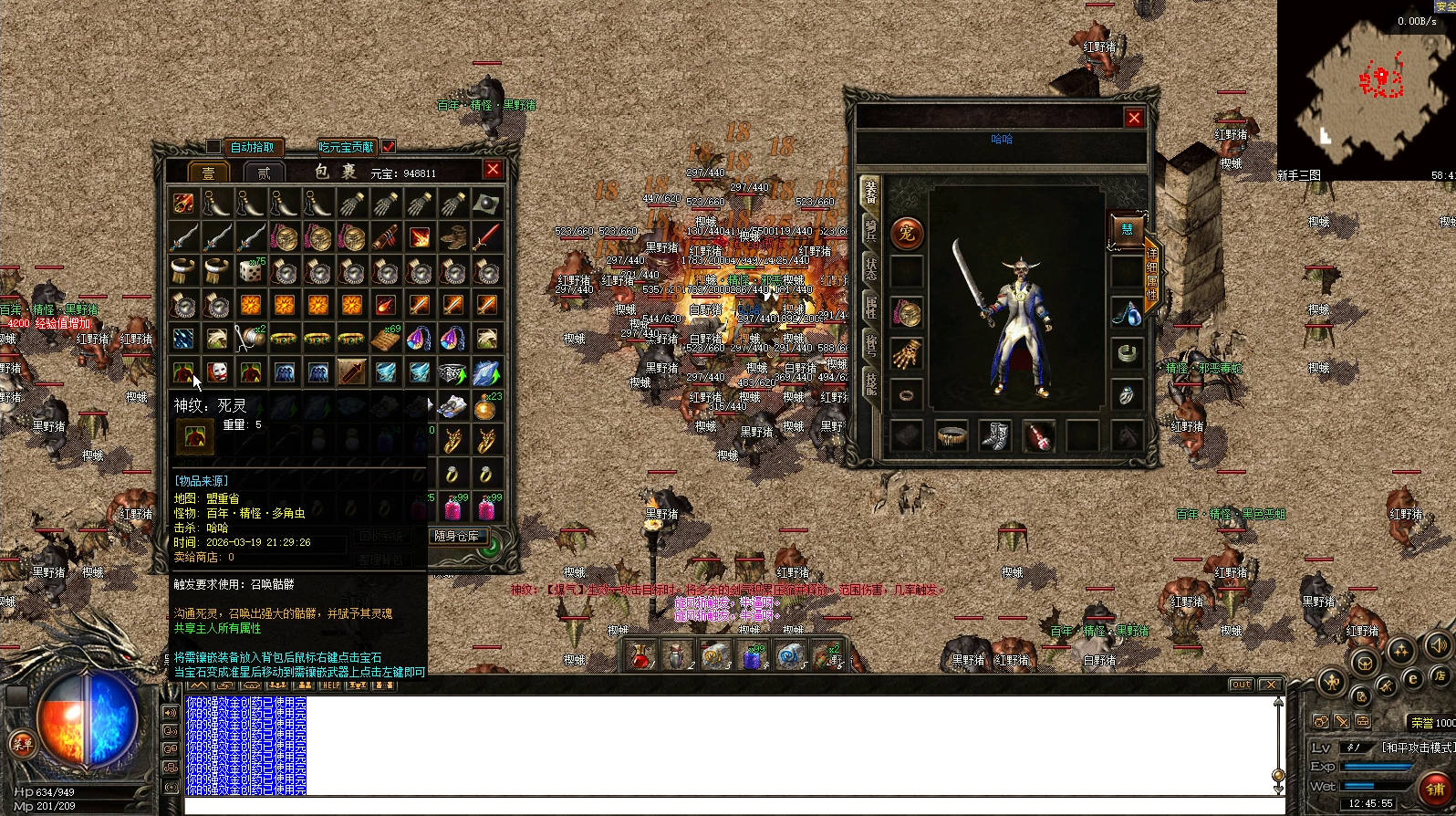Image resolution: width=1456 pixels, height=816 pixels.
Task: Select the white mask item in the bag
Action: pos(217,371)
